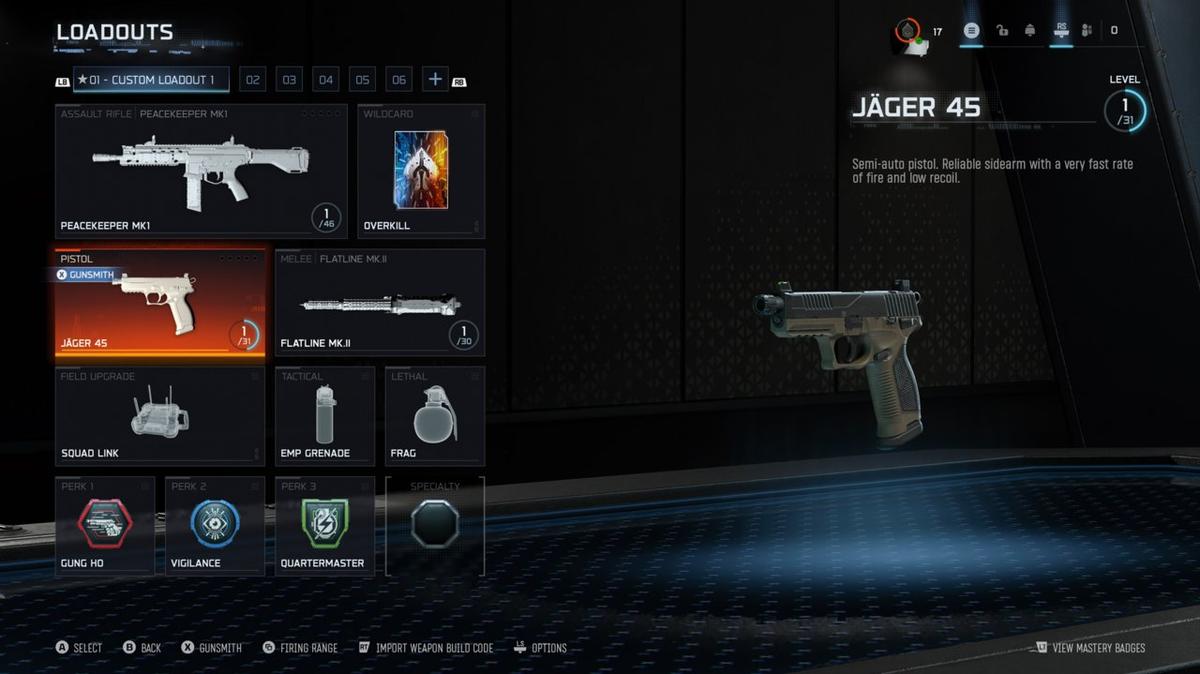
Task: Switch to loadout 06
Action: tap(399, 80)
